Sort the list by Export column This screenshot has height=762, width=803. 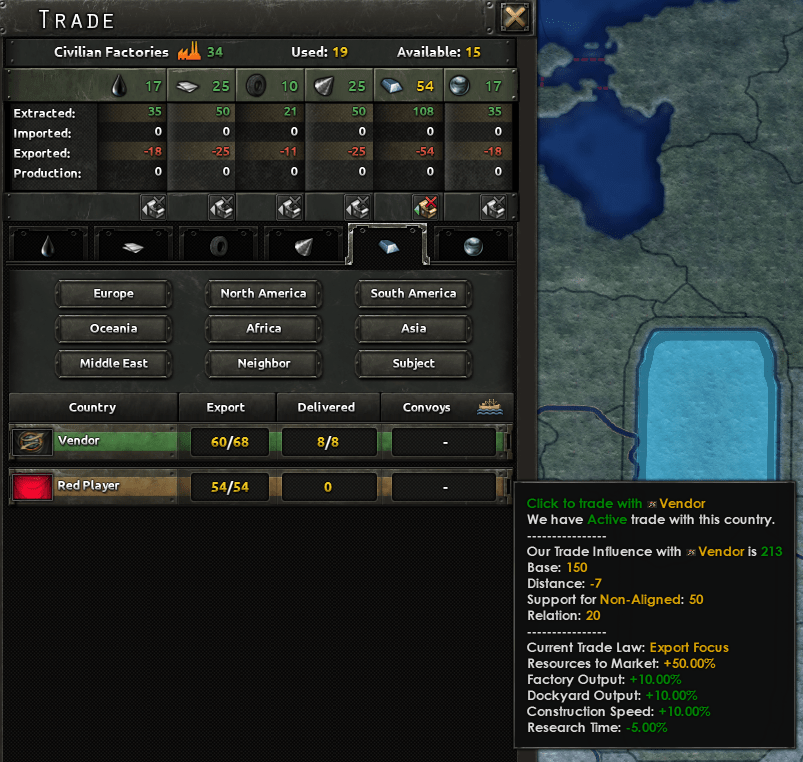click(x=226, y=408)
